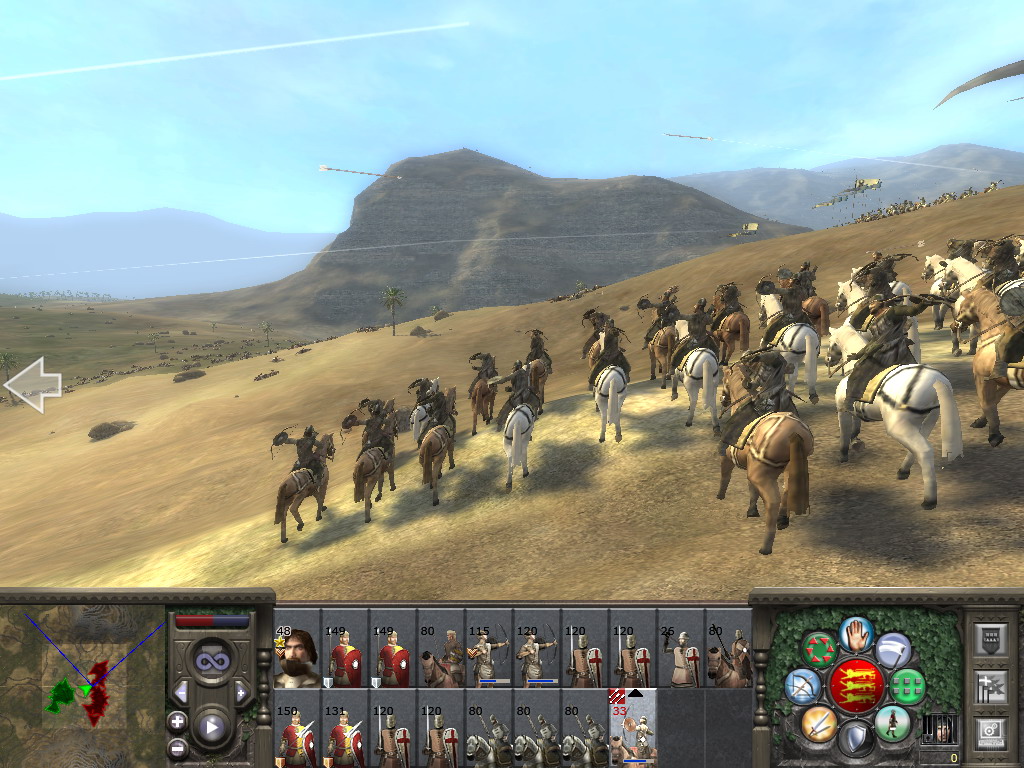The height and width of the screenshot is (768, 1024).
Task: Zoom out the minimap with minus button
Action: click(x=178, y=747)
